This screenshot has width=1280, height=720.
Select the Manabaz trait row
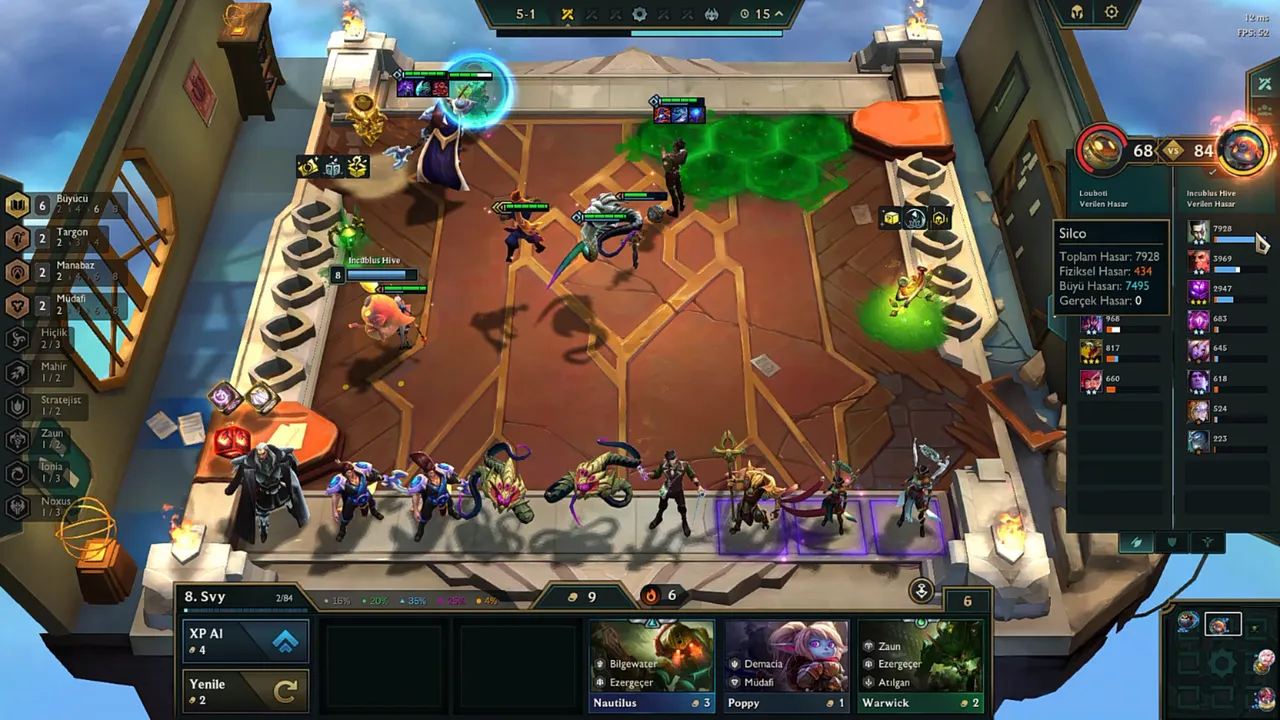pyautogui.click(x=60, y=272)
